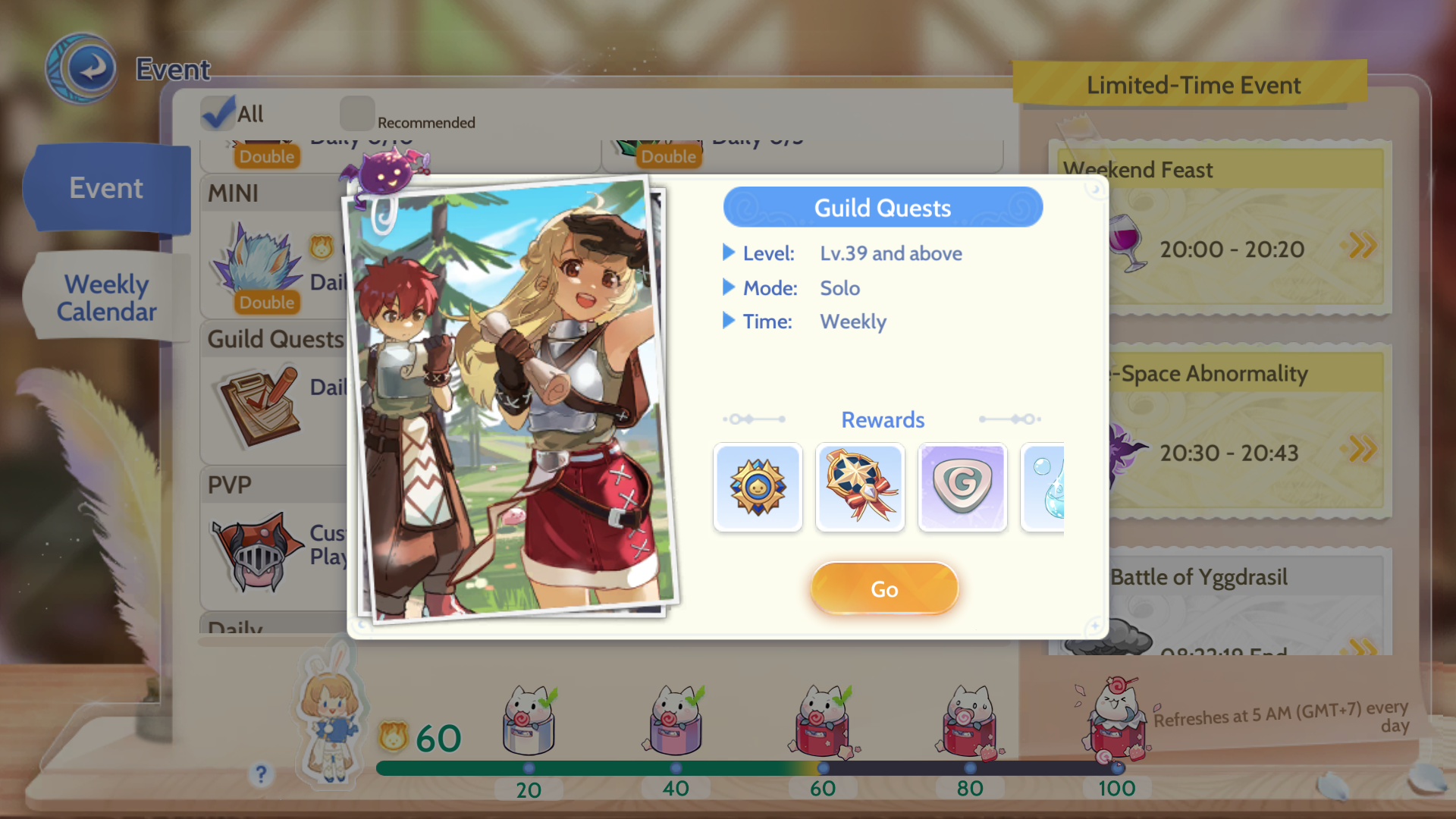
Task: Select the Event tab in the sidebar
Action: 105,187
